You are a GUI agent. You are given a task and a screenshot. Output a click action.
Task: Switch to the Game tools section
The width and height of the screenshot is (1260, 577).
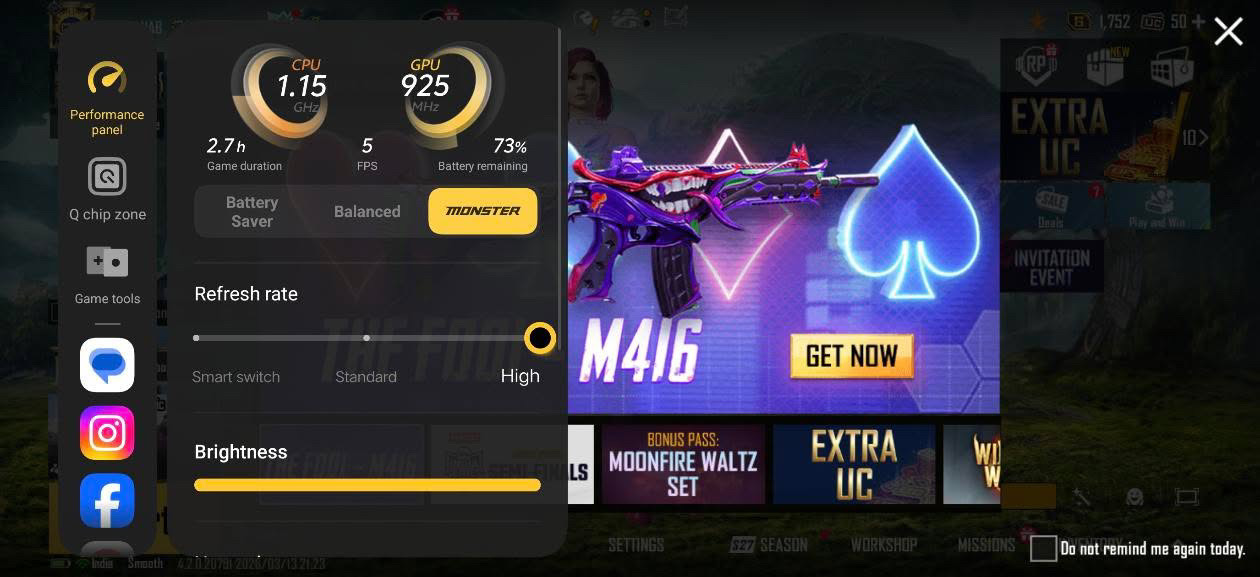coord(107,273)
